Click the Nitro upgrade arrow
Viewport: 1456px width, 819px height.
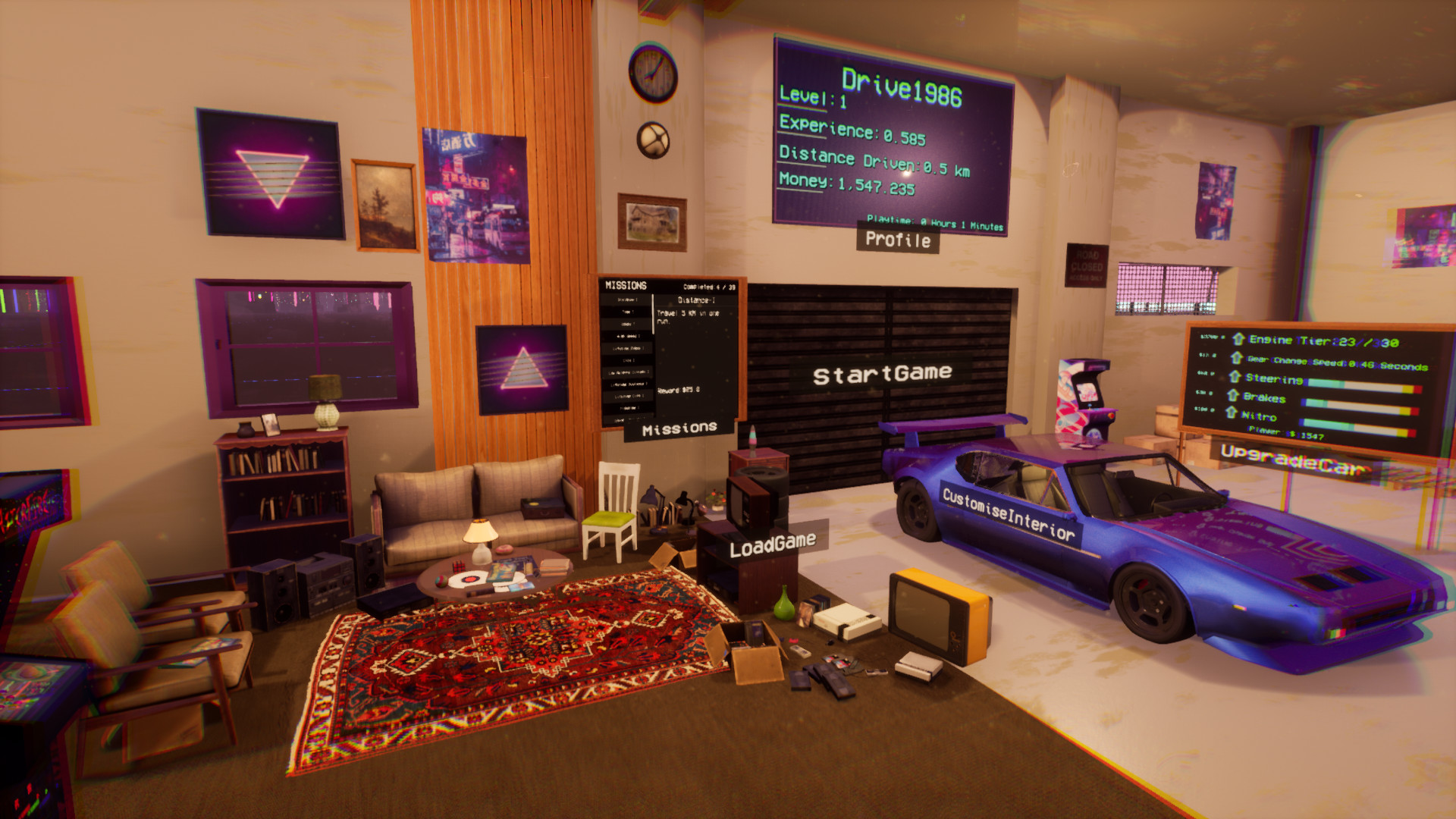pyautogui.click(x=1230, y=411)
